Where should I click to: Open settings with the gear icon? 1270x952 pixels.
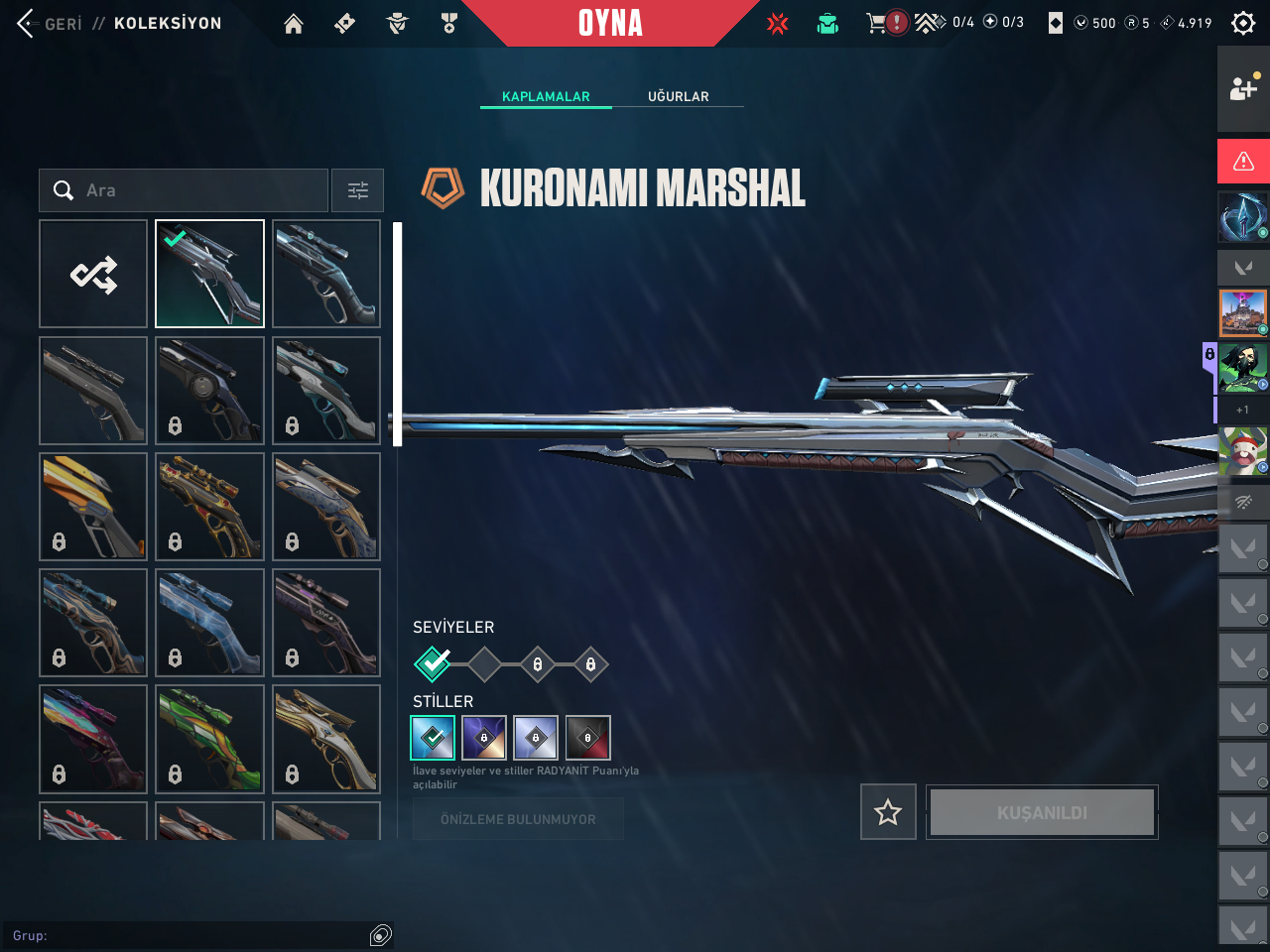tap(1243, 23)
